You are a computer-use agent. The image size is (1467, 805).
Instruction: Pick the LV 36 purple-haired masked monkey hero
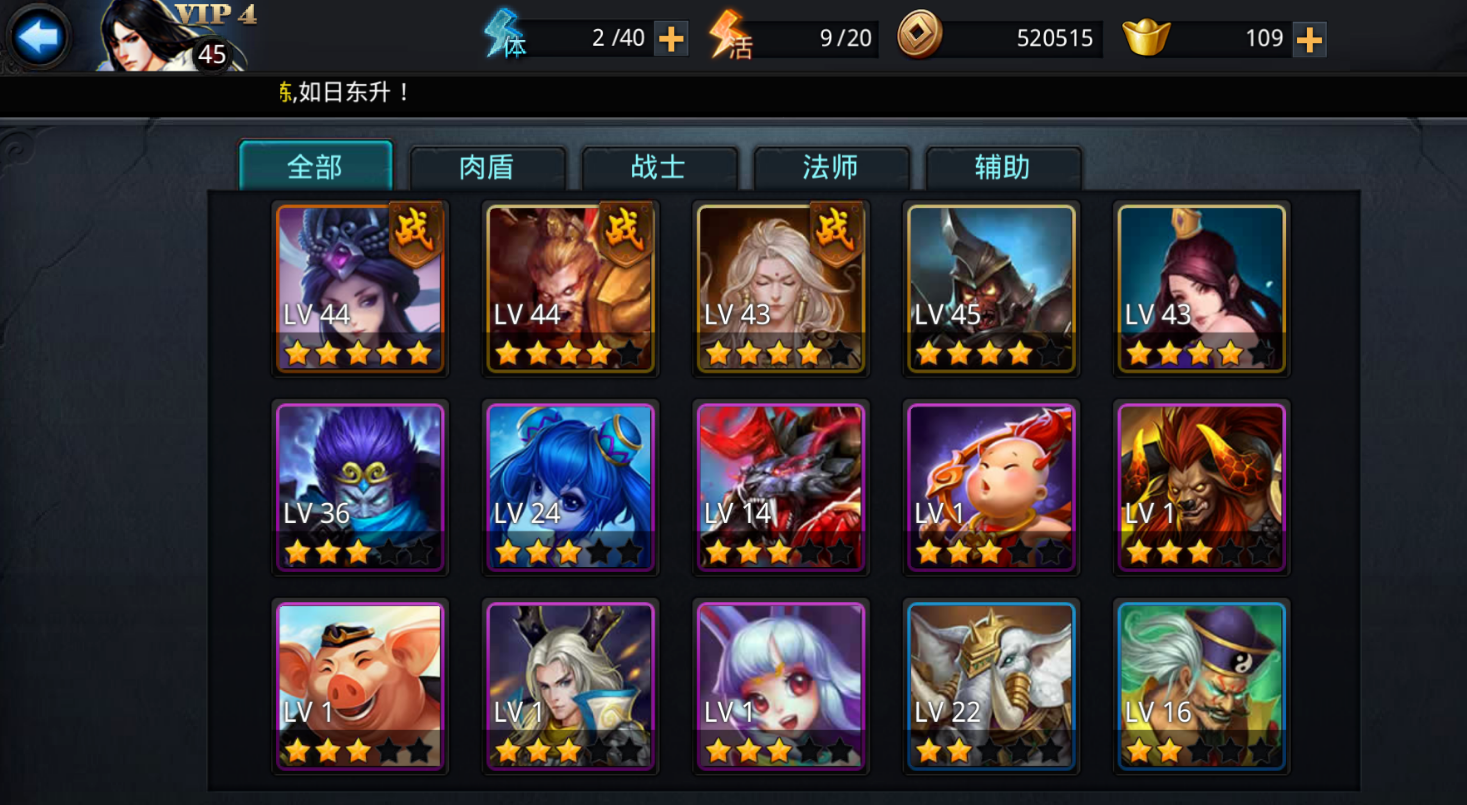[360, 487]
